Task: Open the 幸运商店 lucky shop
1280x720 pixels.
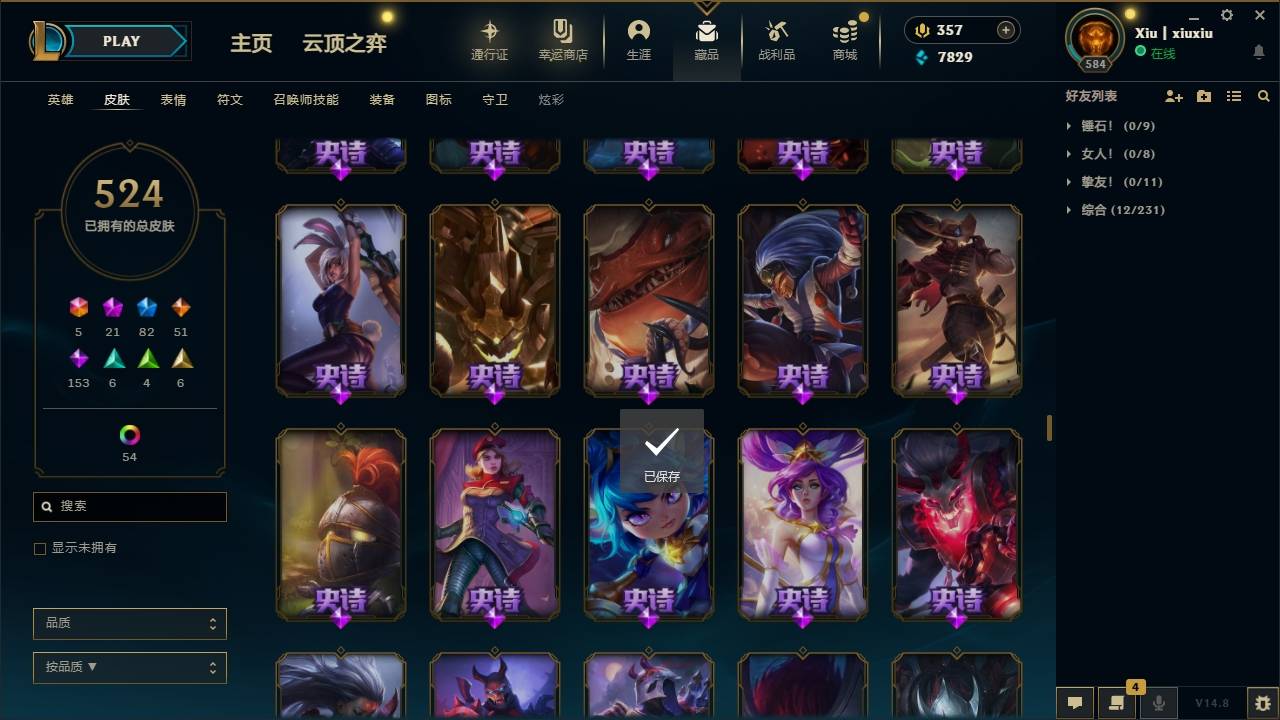Action: (x=562, y=41)
